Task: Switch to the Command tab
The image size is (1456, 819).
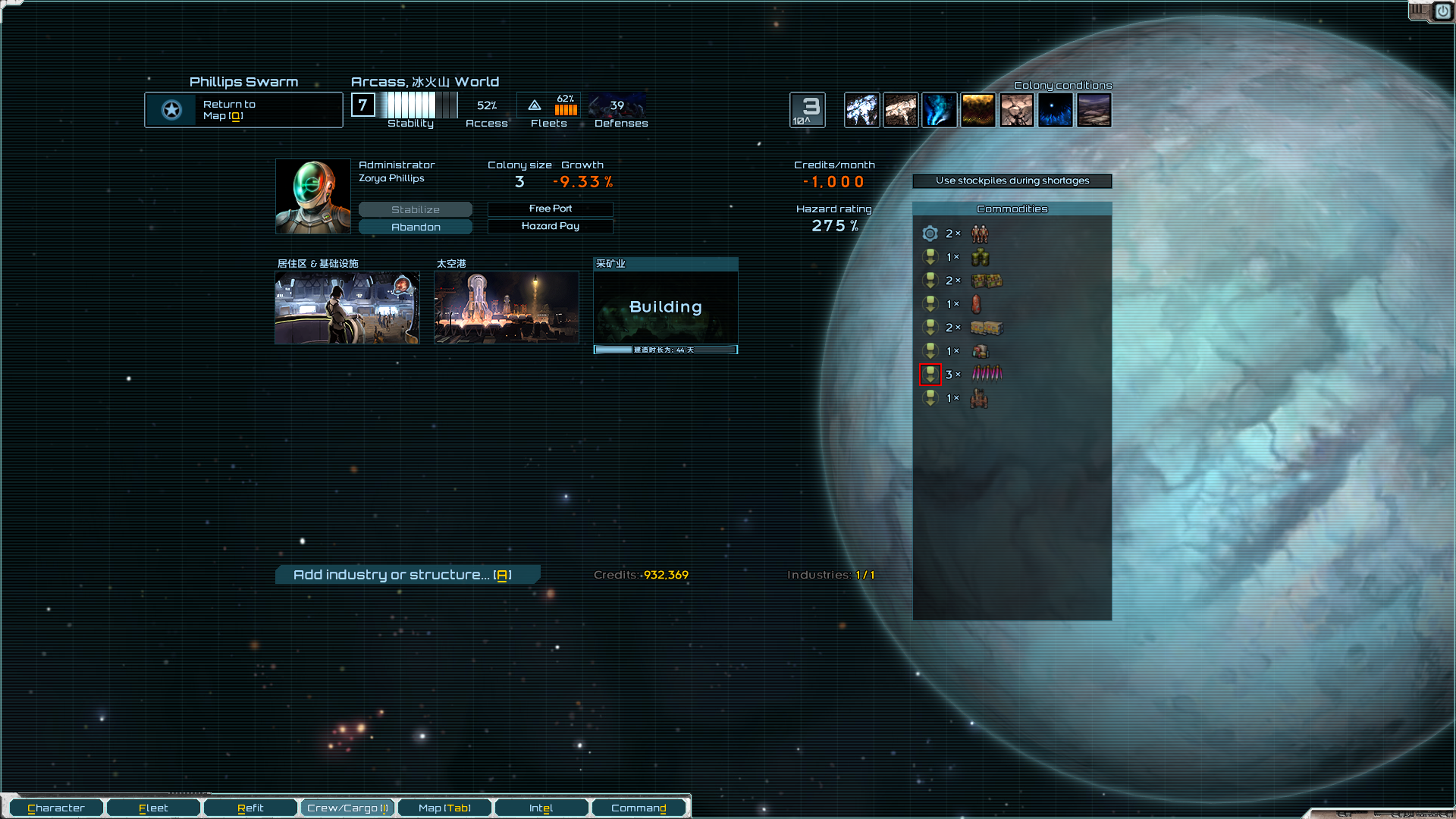Action: coord(639,808)
